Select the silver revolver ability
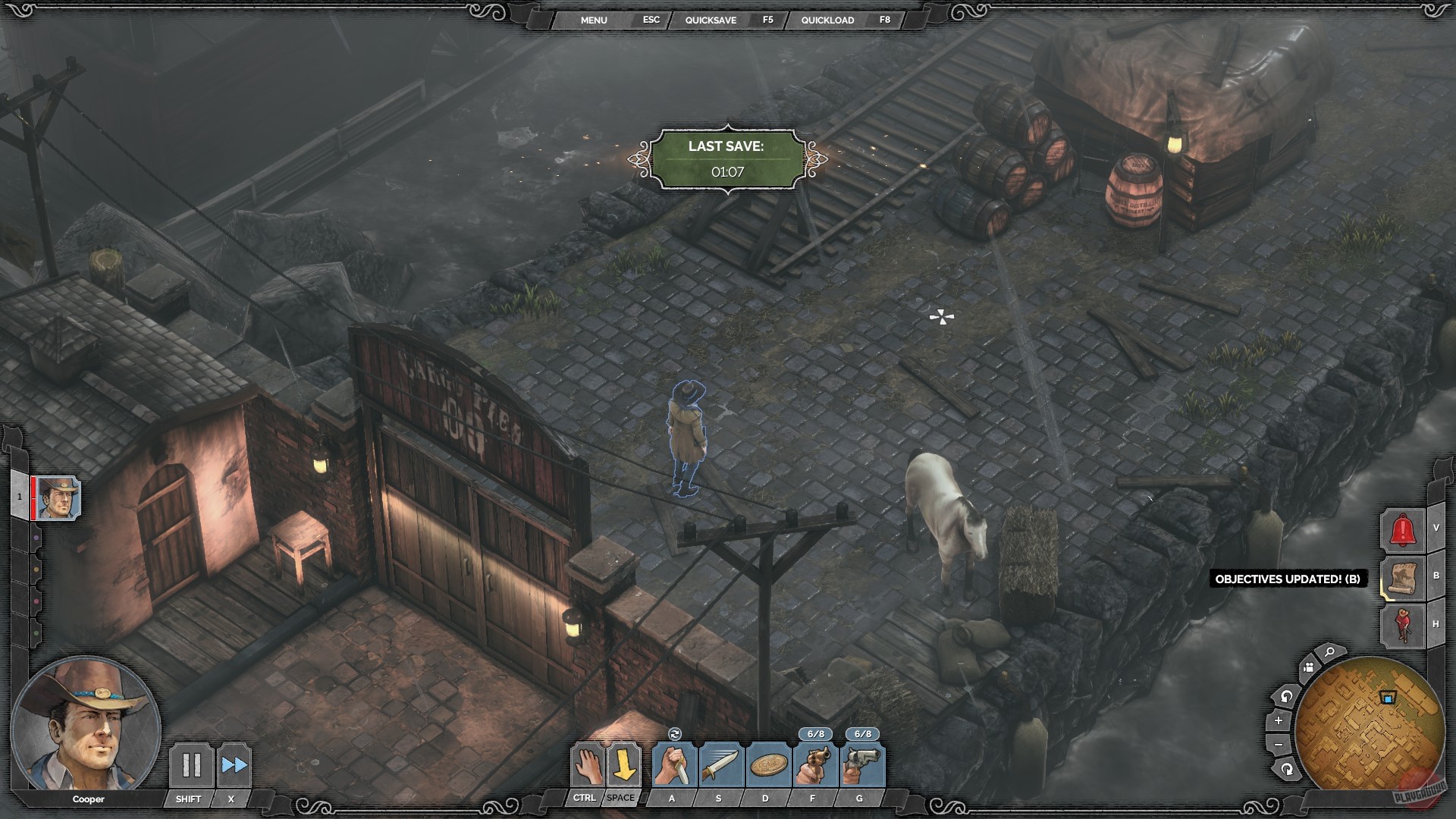1456x819 pixels. pos(861,765)
